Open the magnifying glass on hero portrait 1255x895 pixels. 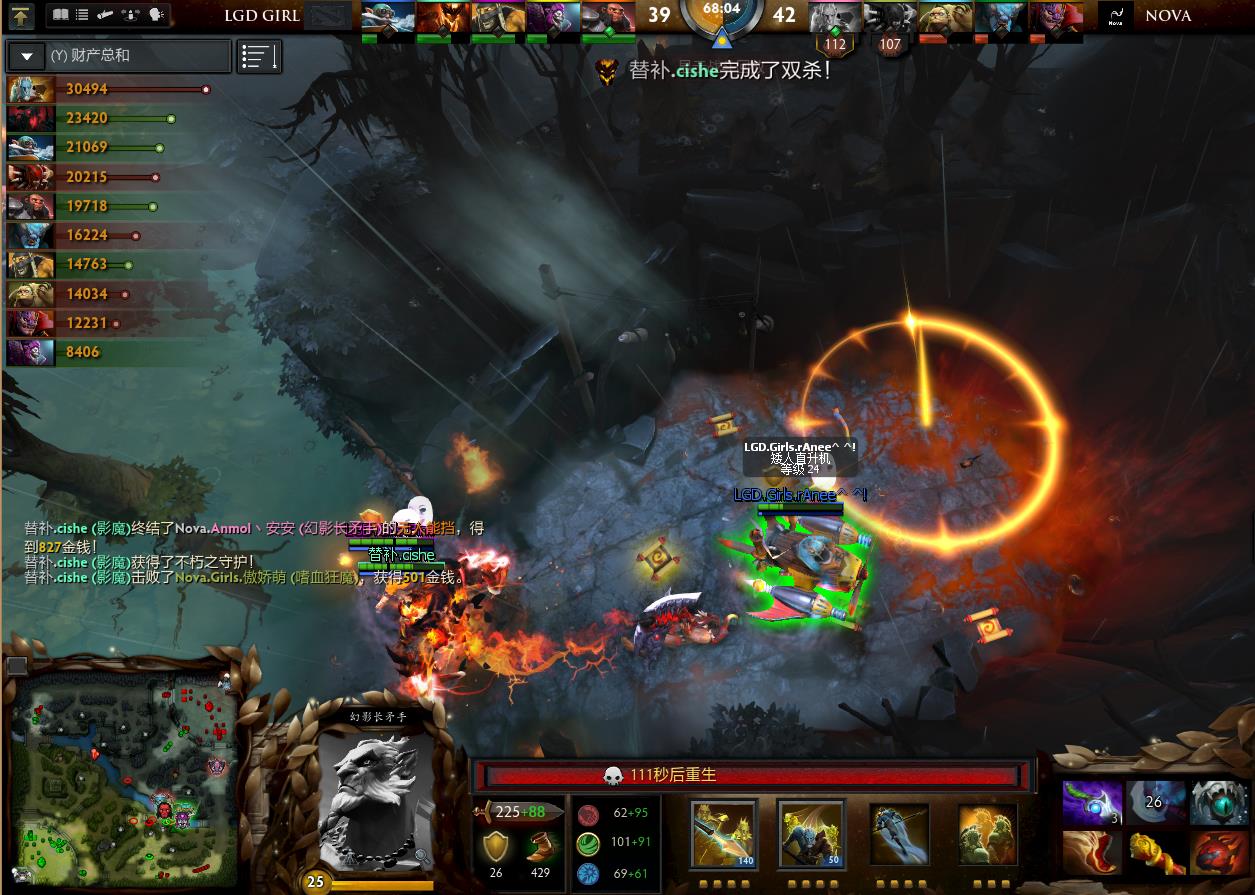click(422, 855)
